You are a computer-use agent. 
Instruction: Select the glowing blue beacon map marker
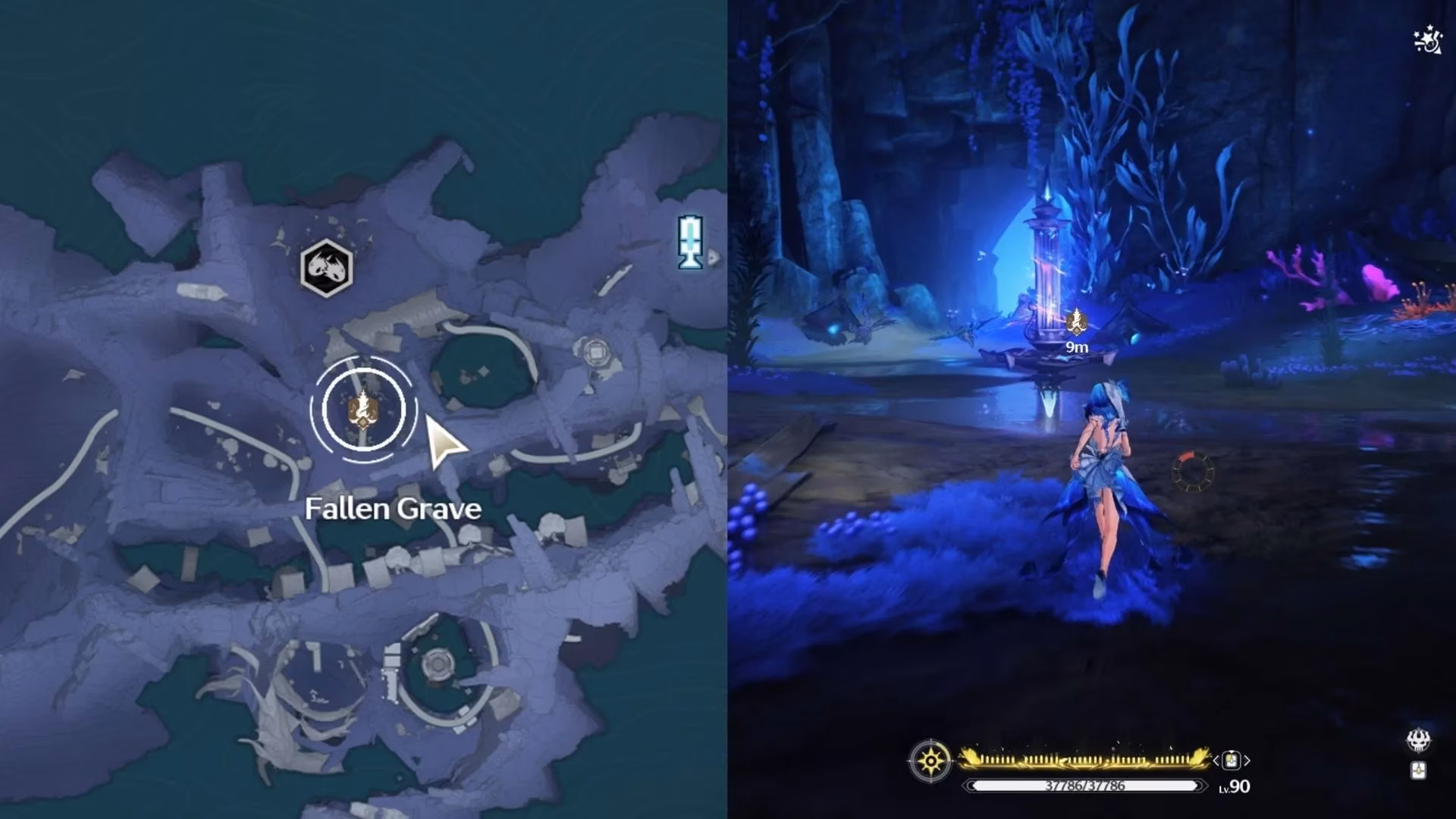point(690,242)
